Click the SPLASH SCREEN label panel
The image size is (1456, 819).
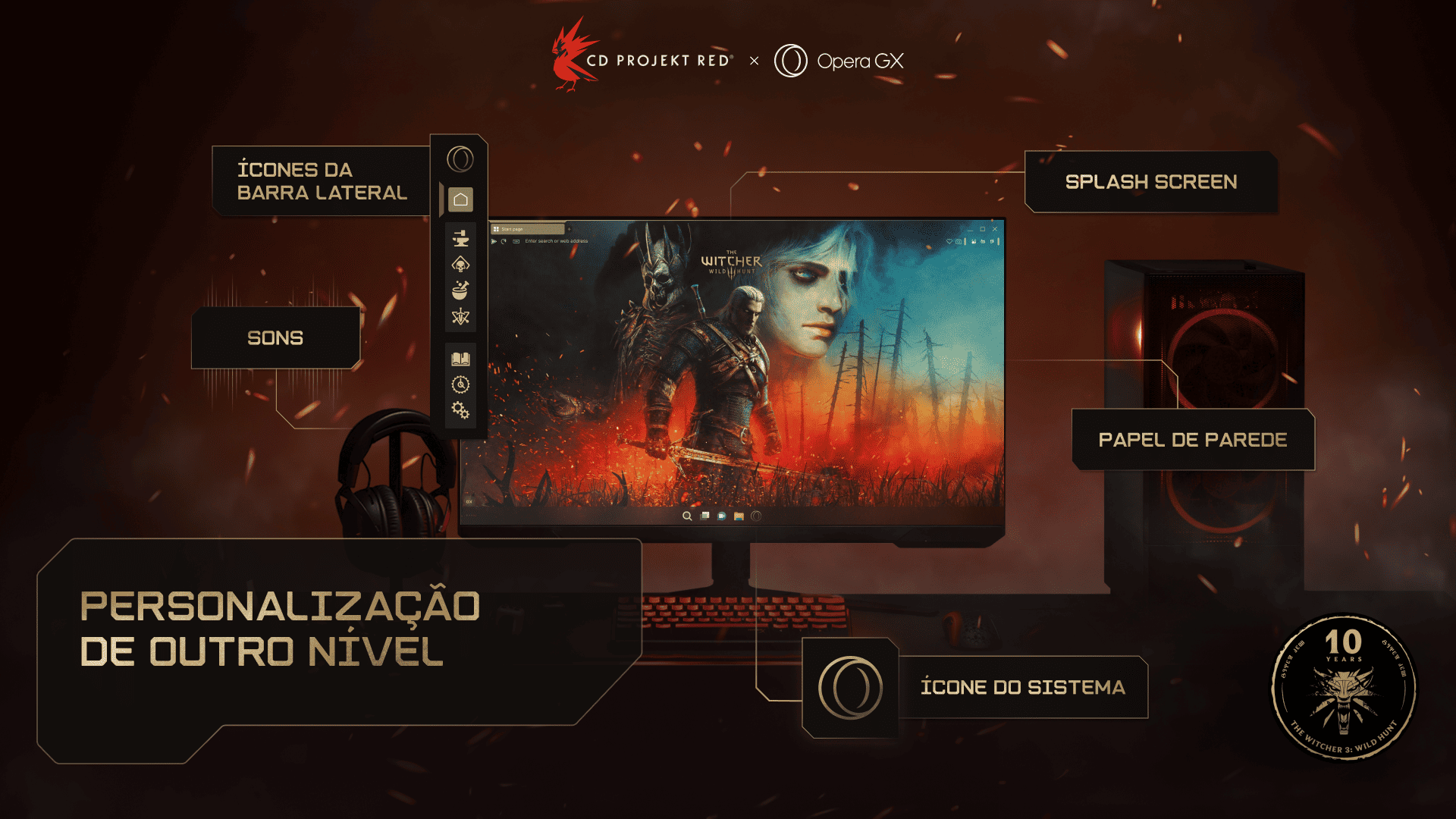click(1150, 182)
